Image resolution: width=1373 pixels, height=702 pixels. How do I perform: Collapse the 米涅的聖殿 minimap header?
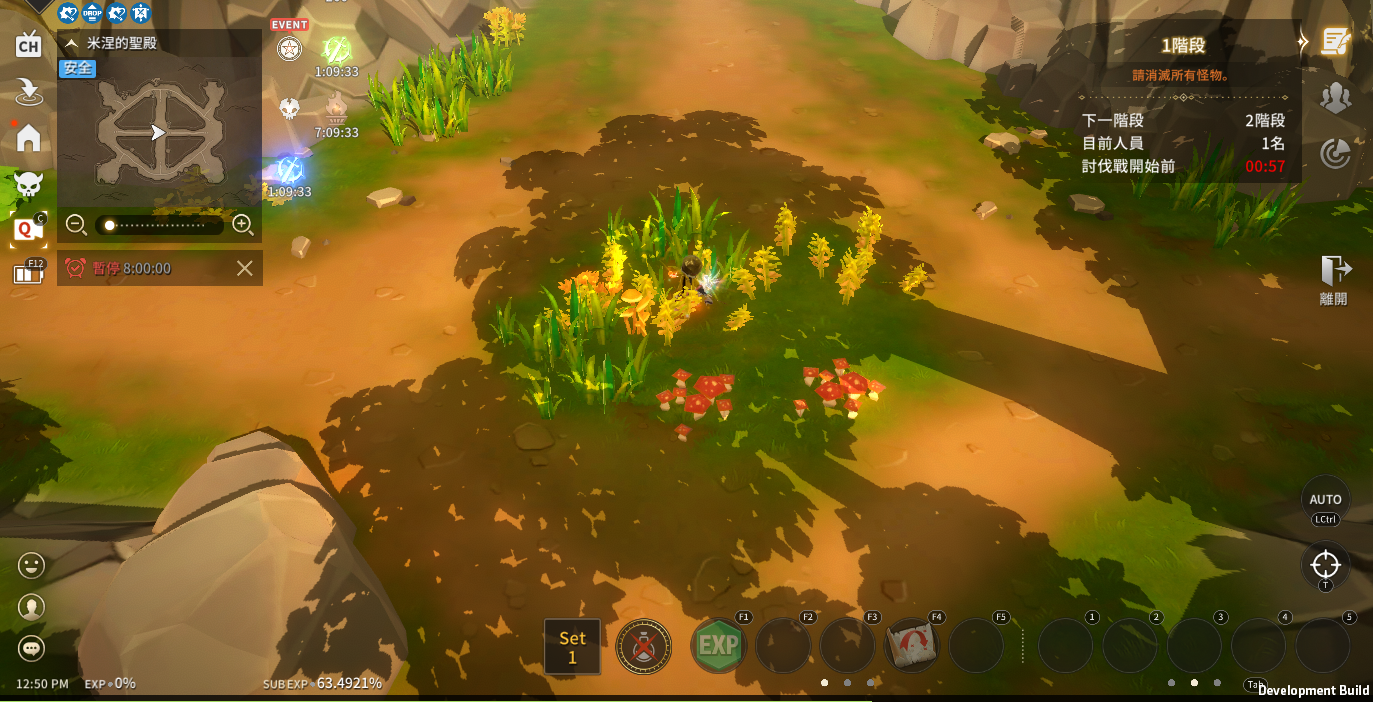tap(72, 43)
